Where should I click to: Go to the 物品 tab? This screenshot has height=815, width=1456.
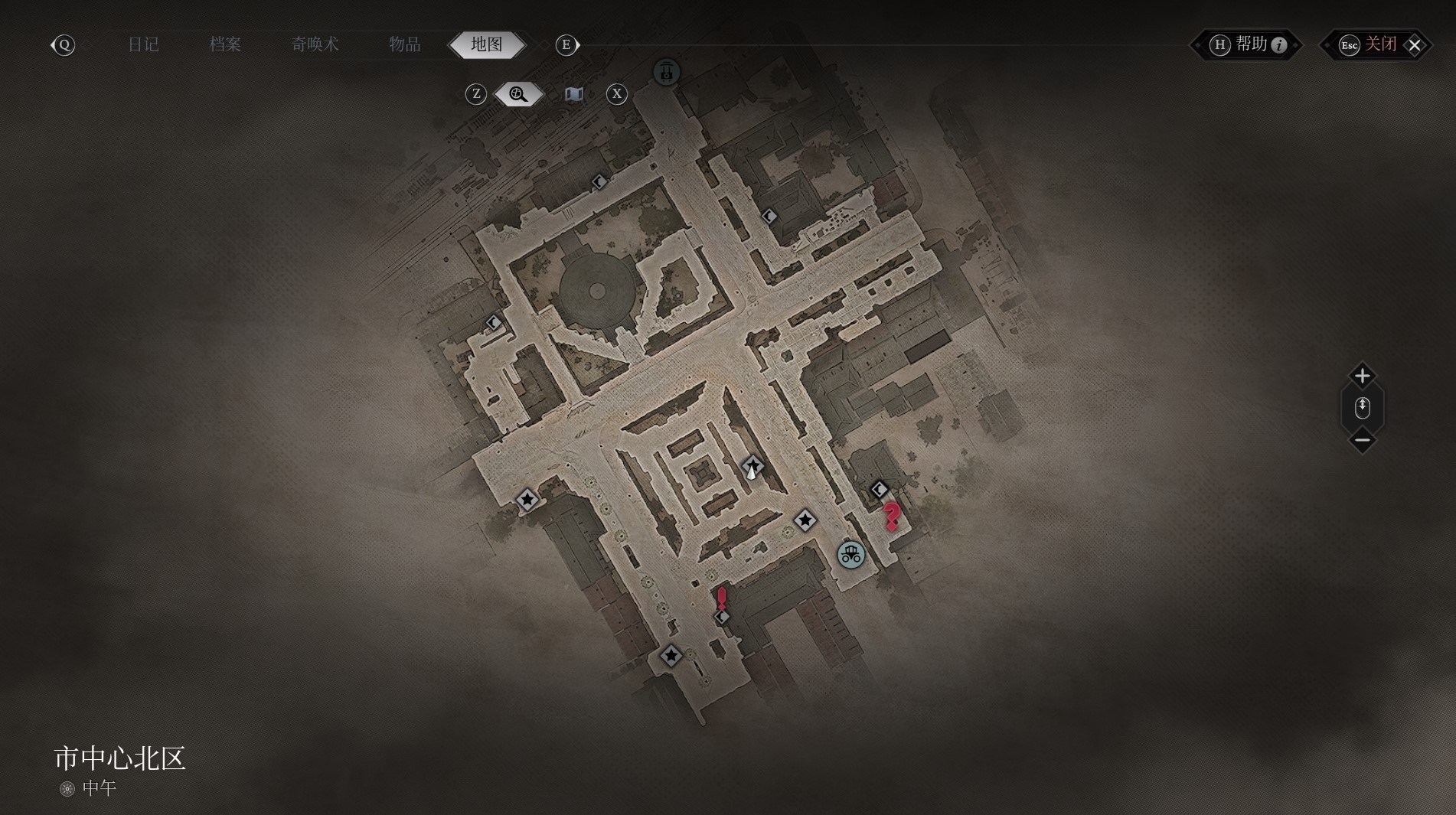pos(404,44)
